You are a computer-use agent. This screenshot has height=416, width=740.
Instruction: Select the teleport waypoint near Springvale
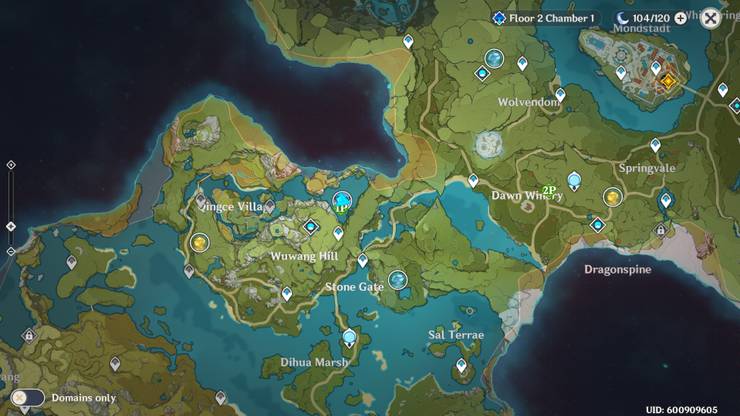coord(655,145)
